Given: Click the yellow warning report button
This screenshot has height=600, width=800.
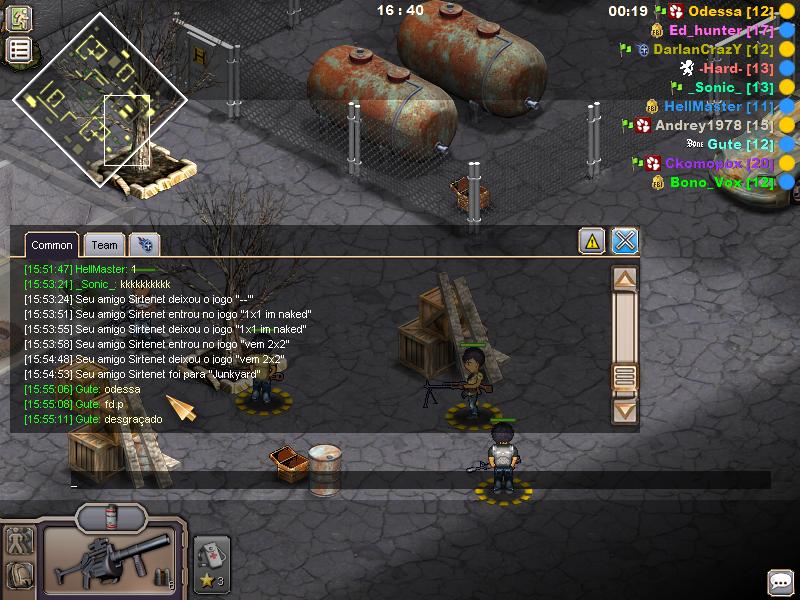Looking at the screenshot, I should (x=592, y=241).
